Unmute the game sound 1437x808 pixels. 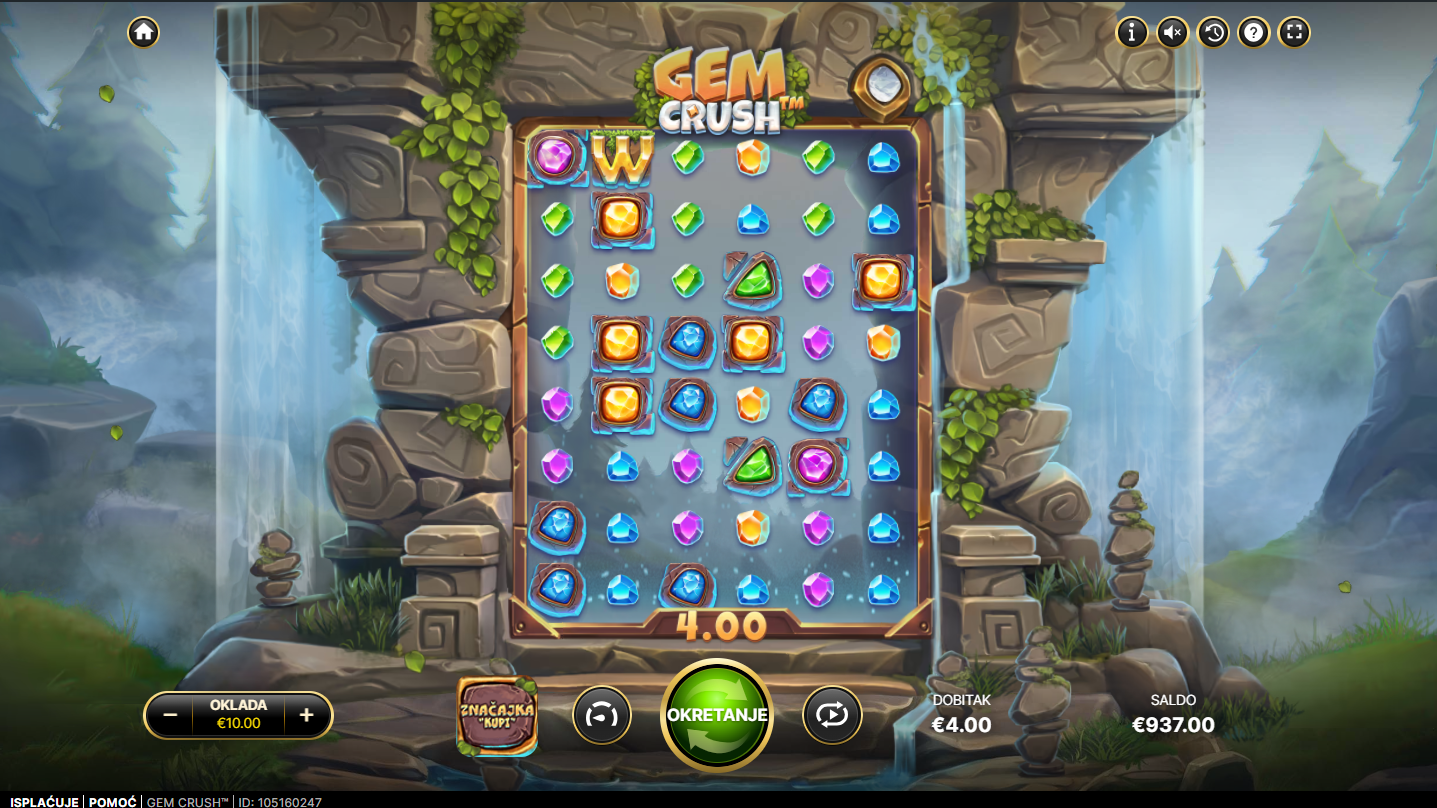pos(1173,32)
